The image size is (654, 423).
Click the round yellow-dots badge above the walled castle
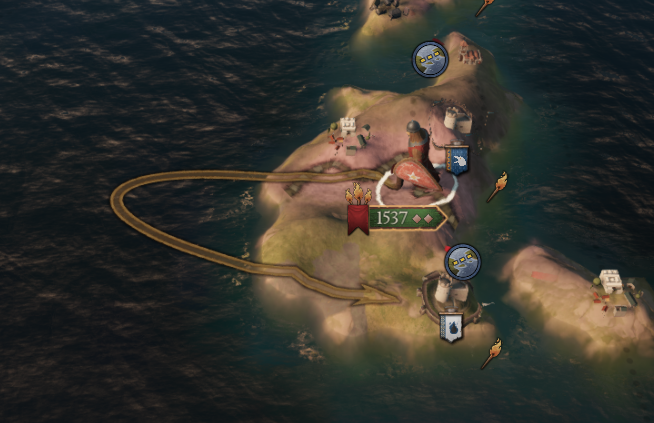click(x=462, y=262)
